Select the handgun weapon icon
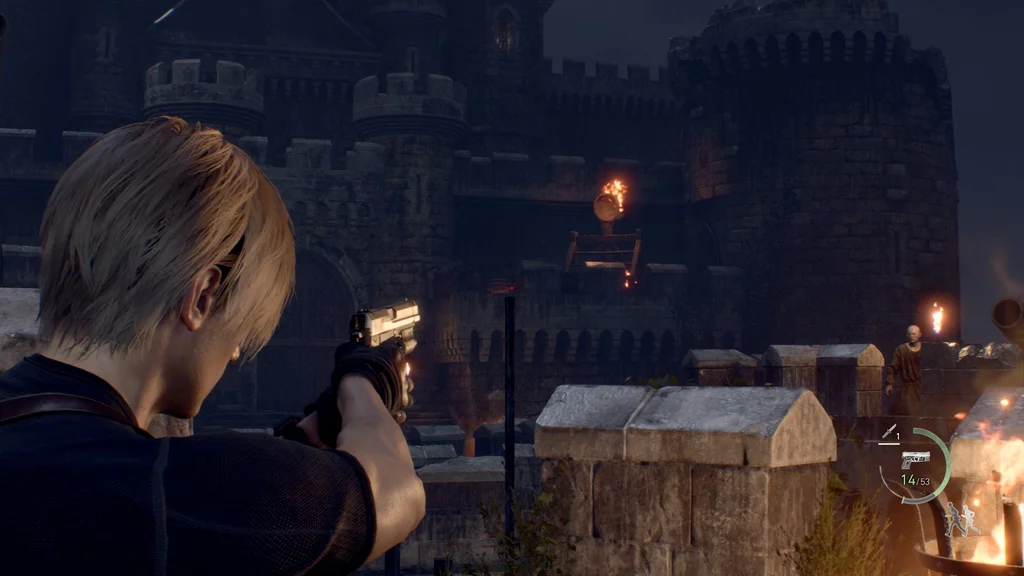This screenshot has height=576, width=1024. (914, 459)
